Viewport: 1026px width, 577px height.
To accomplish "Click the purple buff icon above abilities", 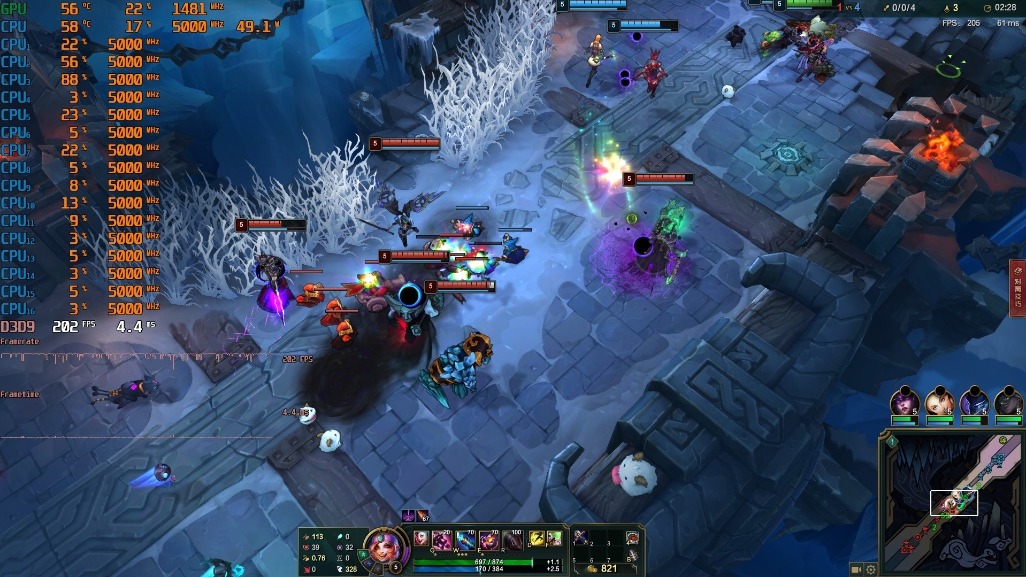I will tap(409, 516).
